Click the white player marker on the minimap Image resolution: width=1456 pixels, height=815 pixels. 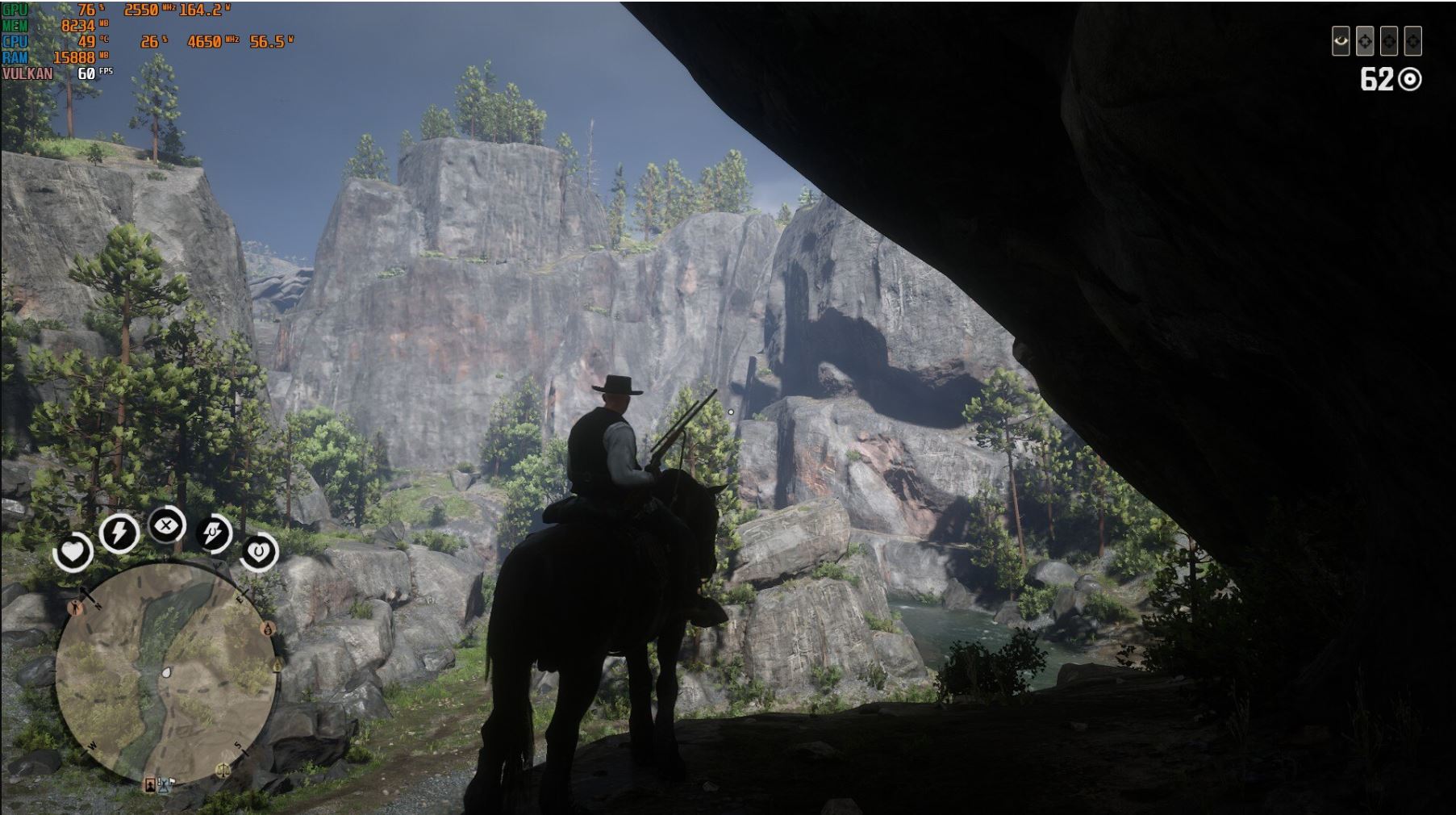(x=166, y=671)
